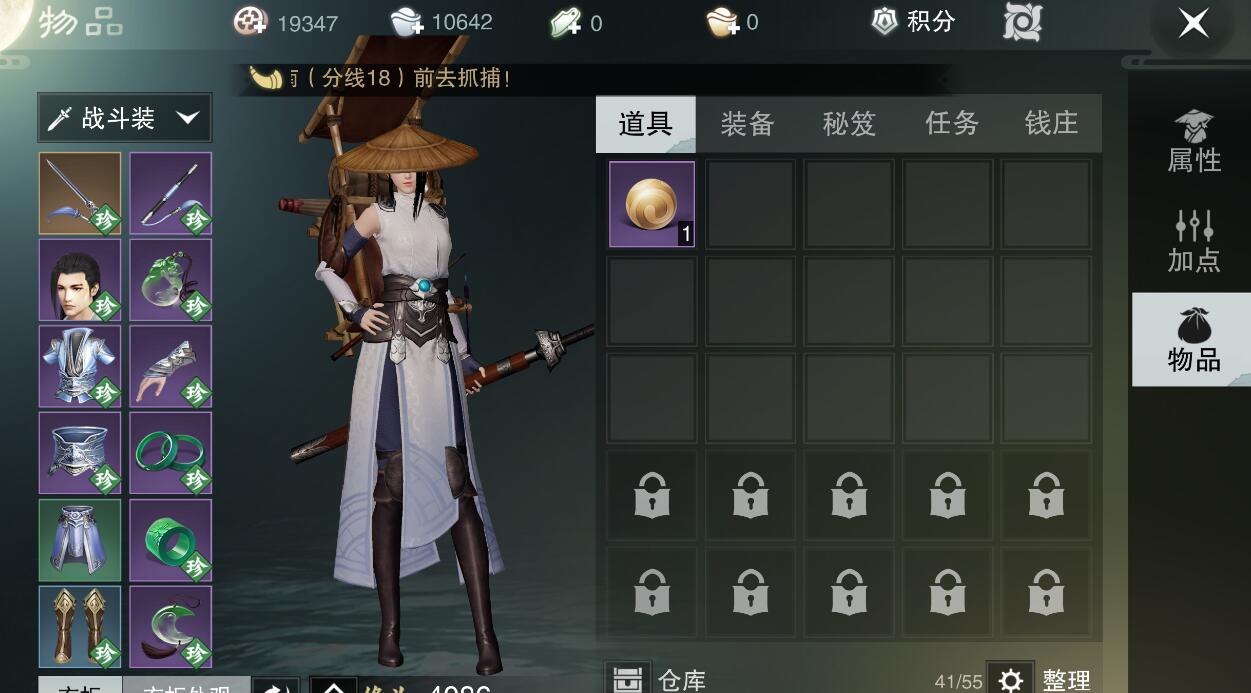This screenshot has height=693, width=1251.
Task: Select the character portrait equipment slot
Action: [x=80, y=280]
